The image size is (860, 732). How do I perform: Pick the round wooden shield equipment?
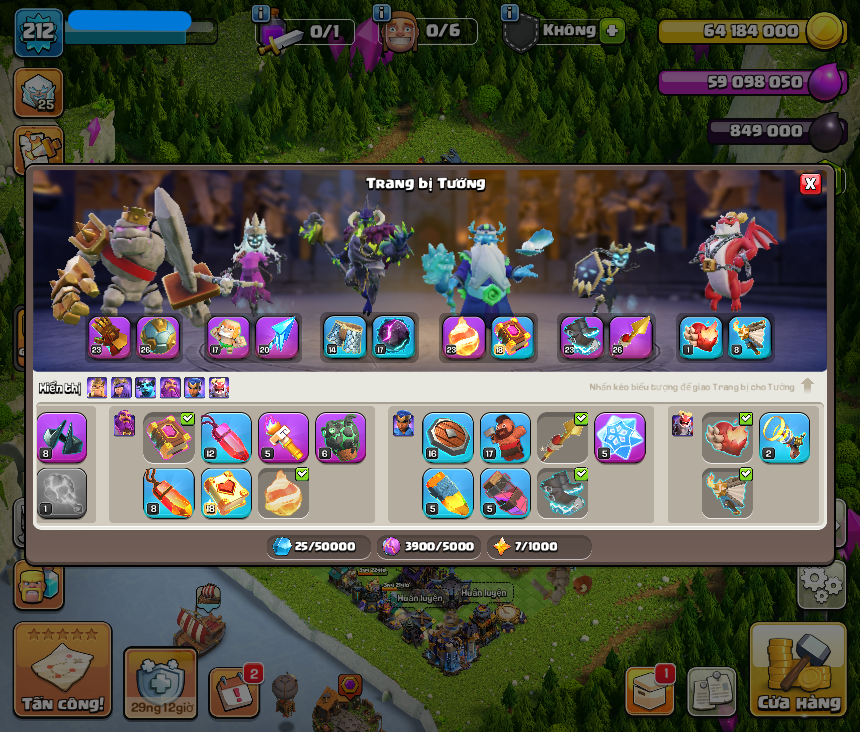point(448,437)
